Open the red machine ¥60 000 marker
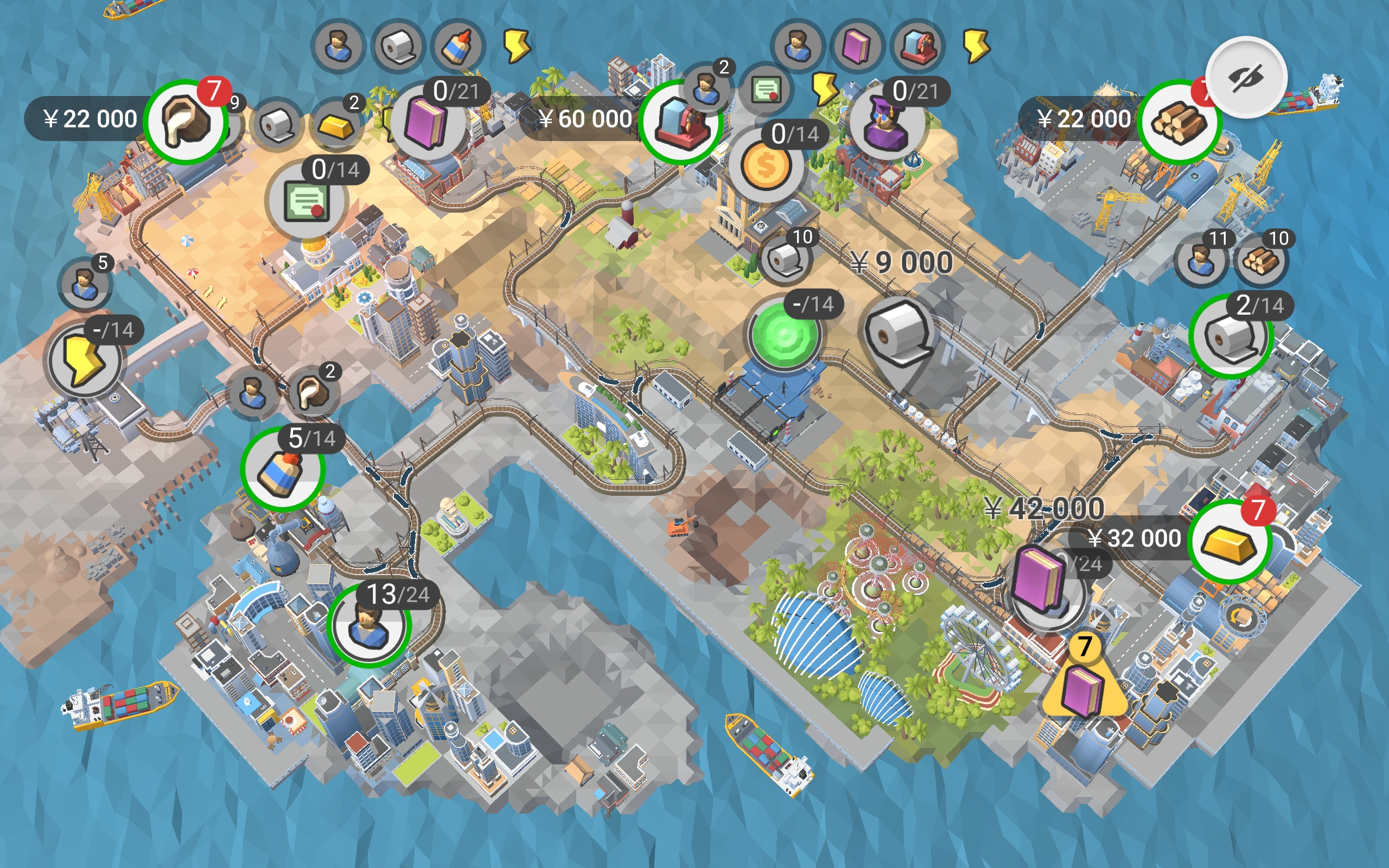 (x=680, y=121)
